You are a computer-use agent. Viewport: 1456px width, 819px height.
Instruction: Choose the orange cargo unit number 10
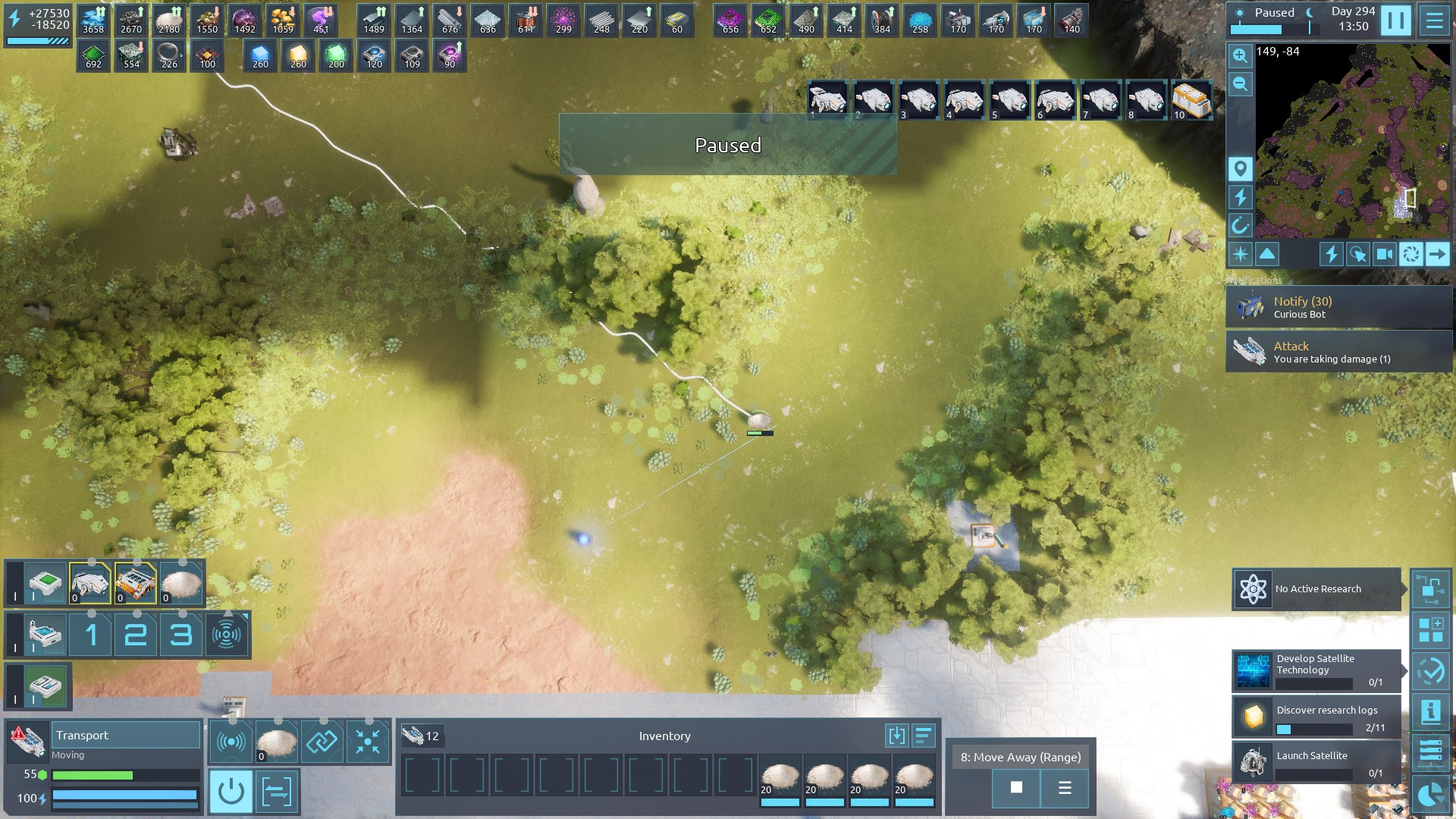[1191, 100]
